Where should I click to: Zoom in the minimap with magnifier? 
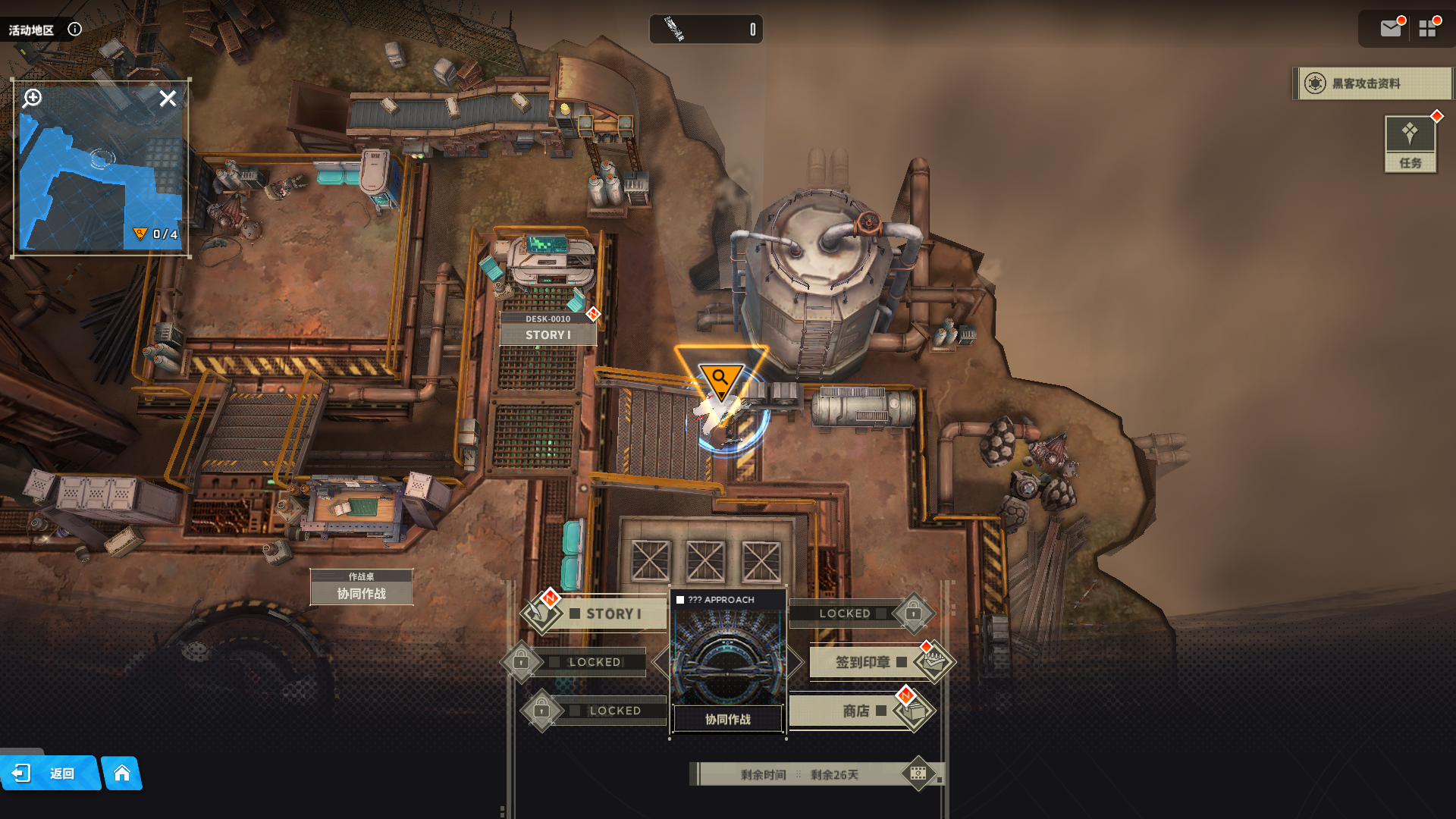(x=33, y=98)
